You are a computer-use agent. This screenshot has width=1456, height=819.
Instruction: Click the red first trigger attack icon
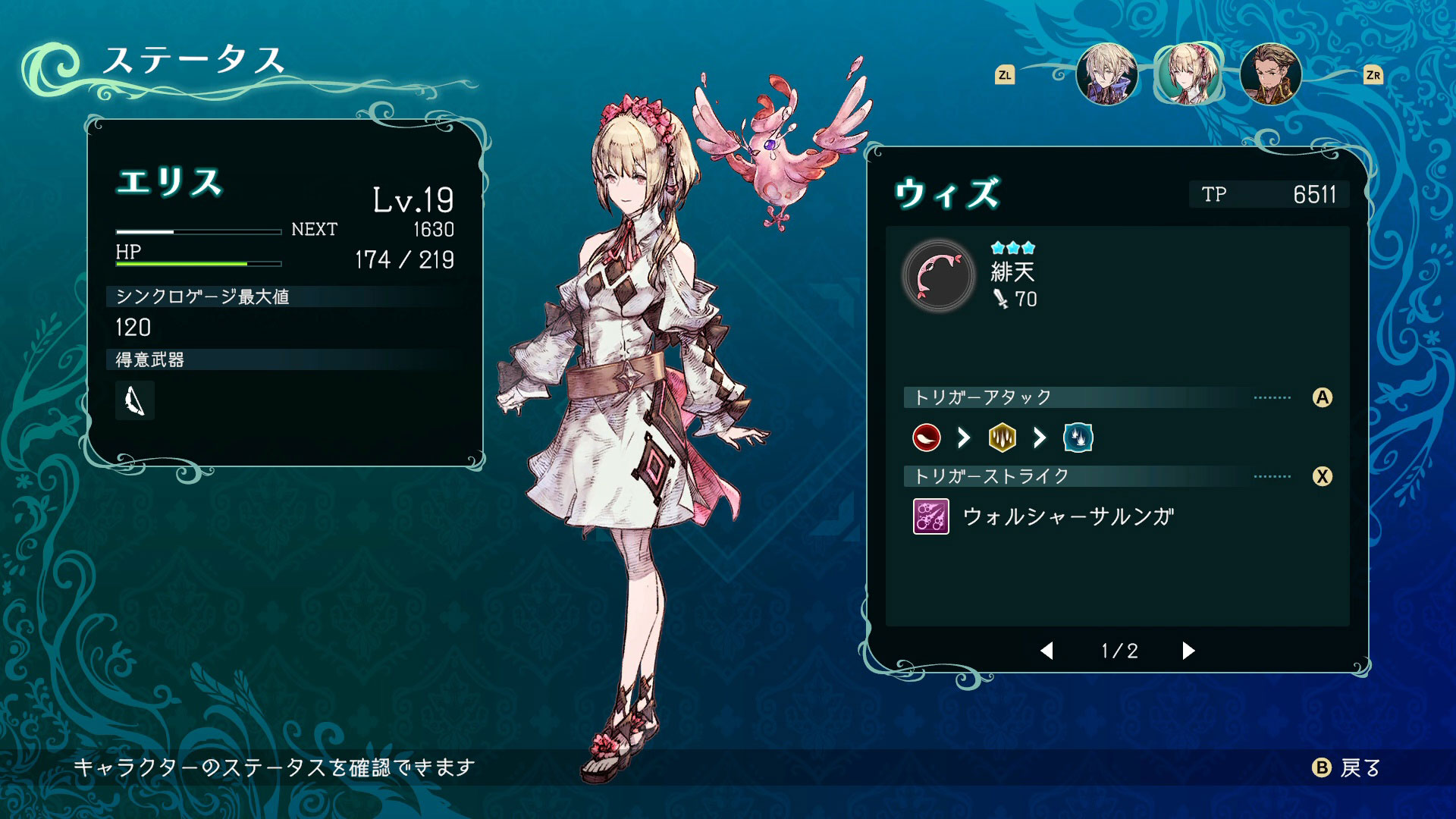click(x=927, y=438)
